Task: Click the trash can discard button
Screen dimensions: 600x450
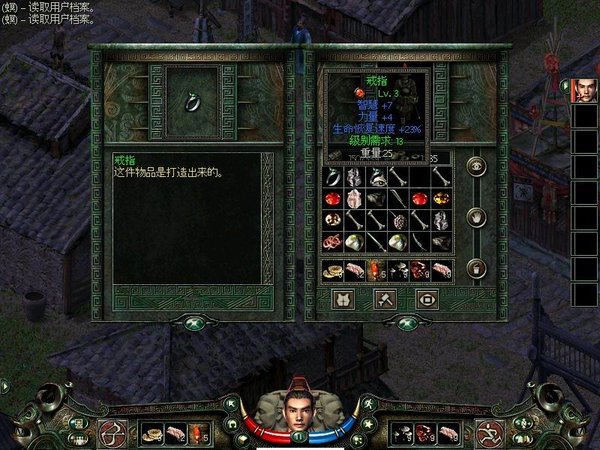Action: pyautogui.click(x=476, y=267)
